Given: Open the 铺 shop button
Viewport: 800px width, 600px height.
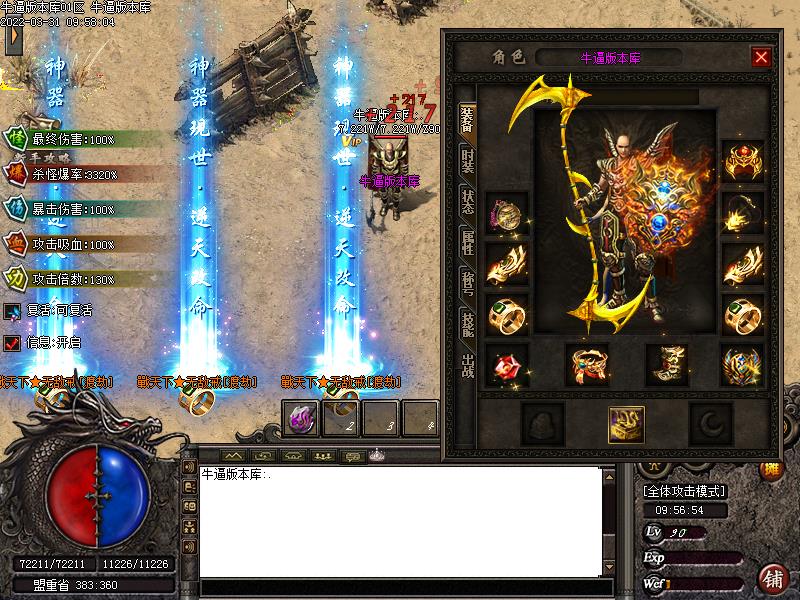Looking at the screenshot, I should (x=772, y=579).
